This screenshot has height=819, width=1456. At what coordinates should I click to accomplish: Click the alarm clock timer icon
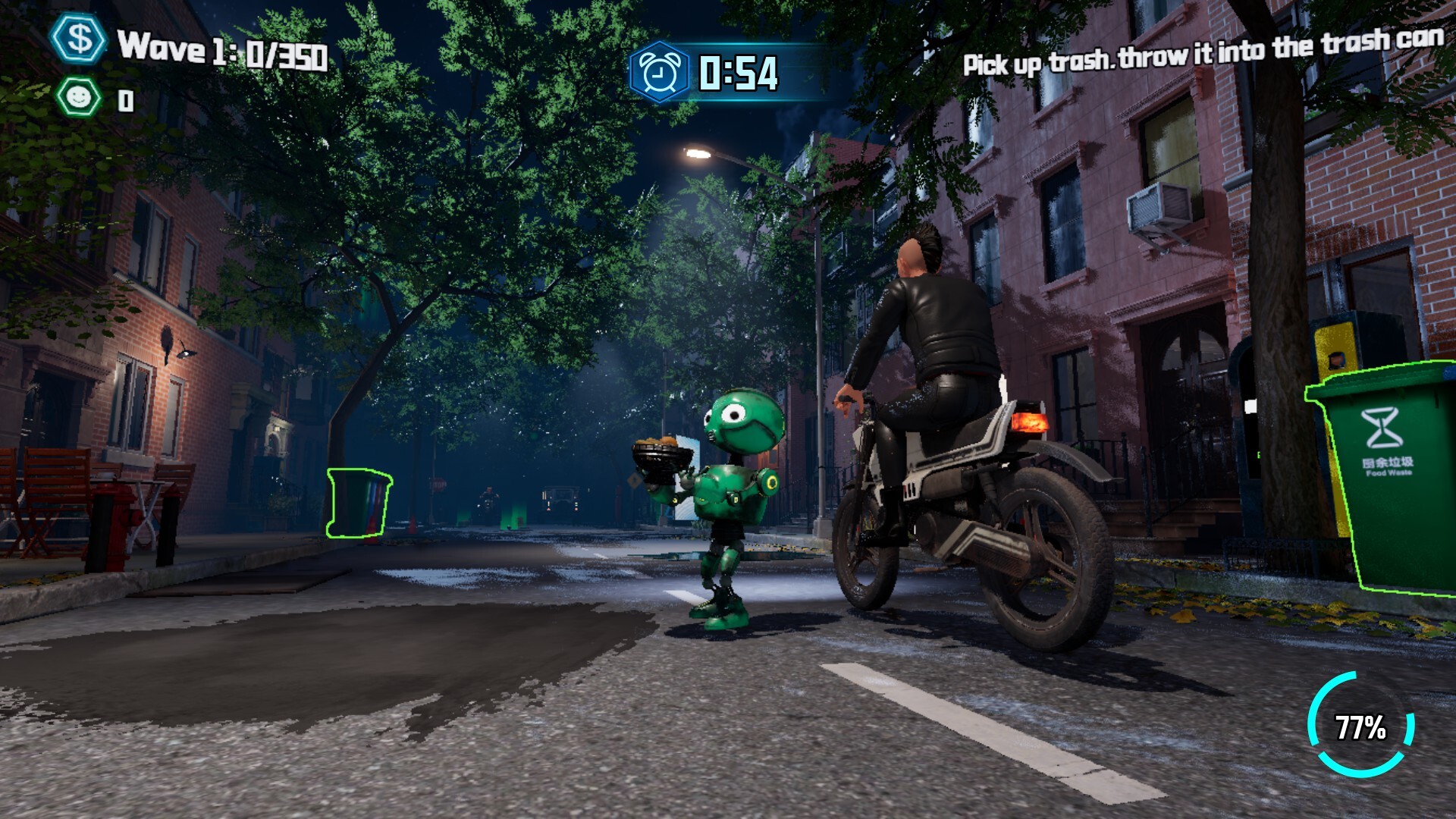[660, 73]
